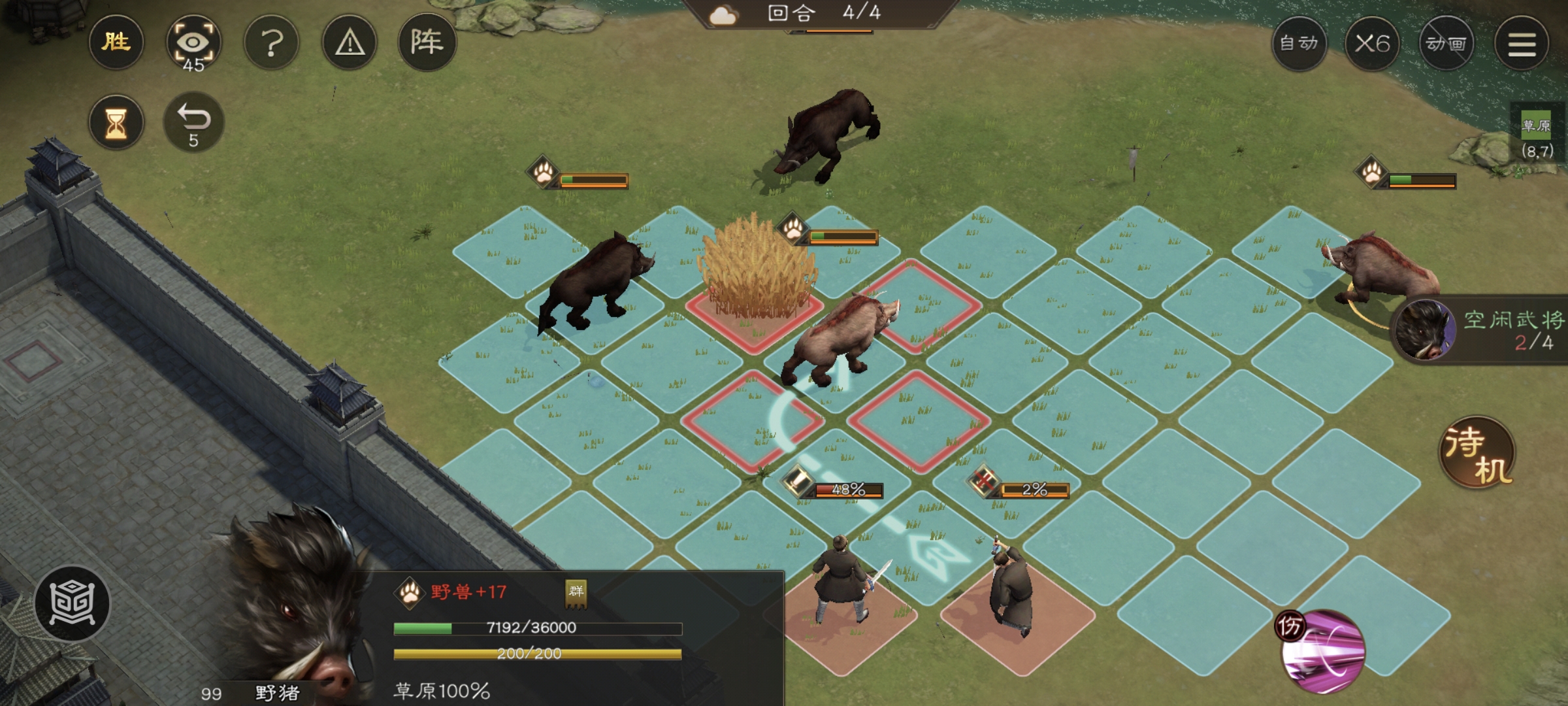Undo the last move with the arrow button
Screen dimensions: 1568x706
[x=193, y=123]
